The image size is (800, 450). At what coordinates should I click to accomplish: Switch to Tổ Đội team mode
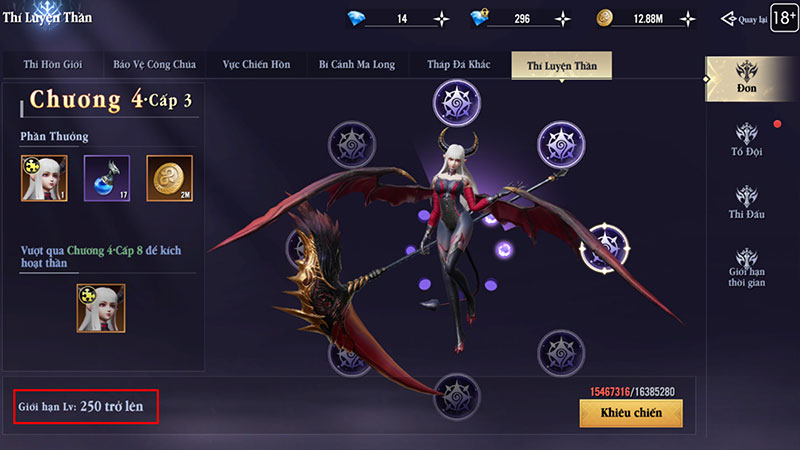click(x=747, y=142)
